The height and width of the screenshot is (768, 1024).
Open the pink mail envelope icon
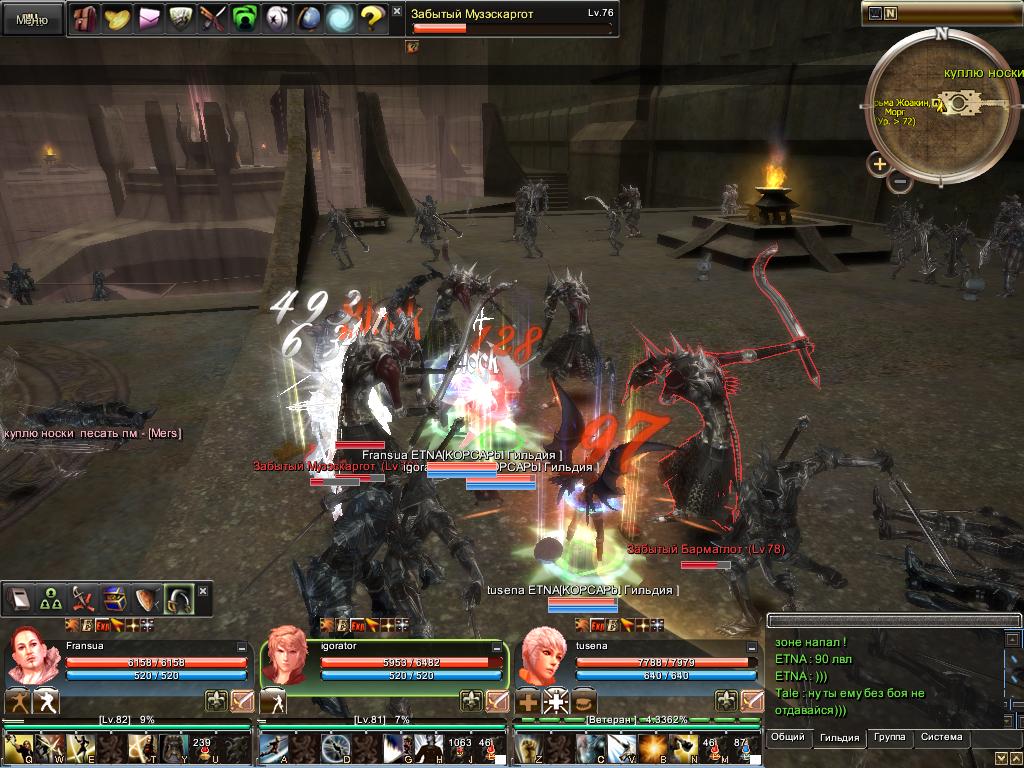coord(151,17)
